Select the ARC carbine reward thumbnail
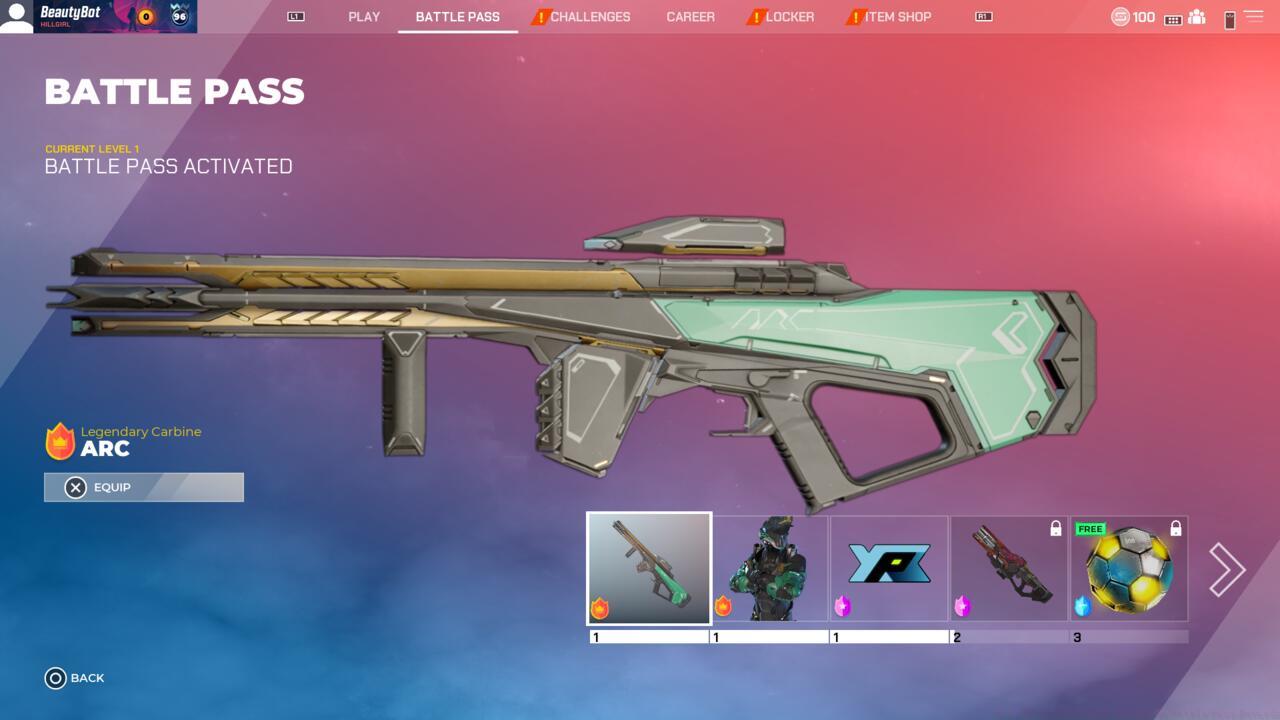 650,568
